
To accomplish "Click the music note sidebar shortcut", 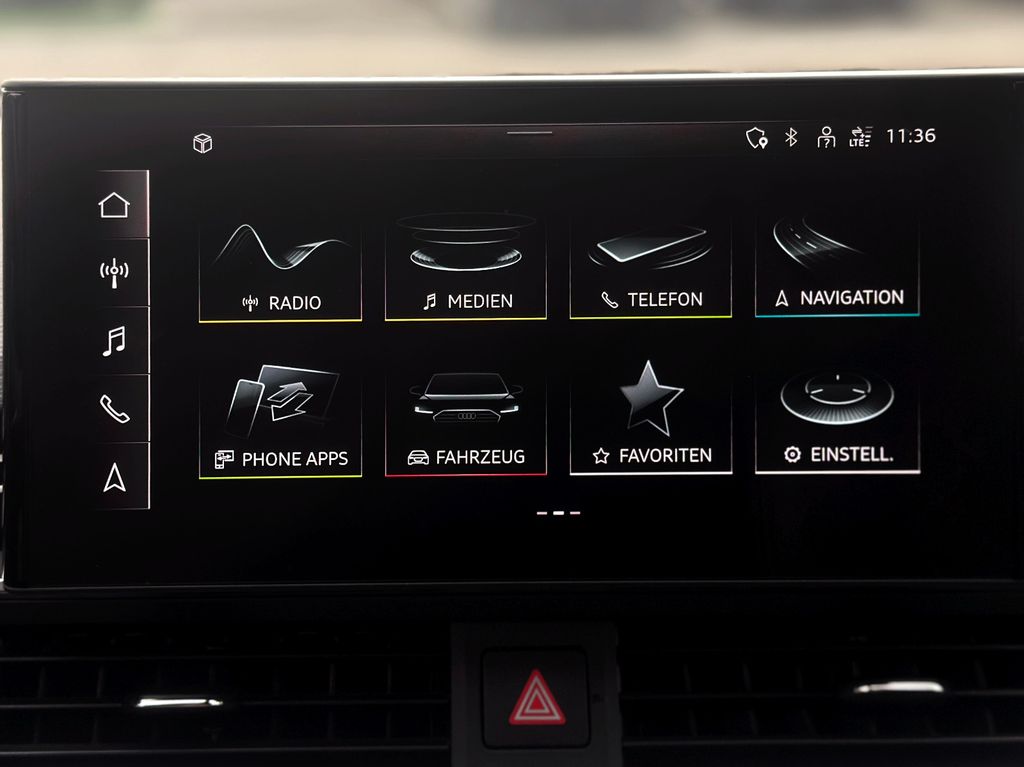I will [x=114, y=340].
